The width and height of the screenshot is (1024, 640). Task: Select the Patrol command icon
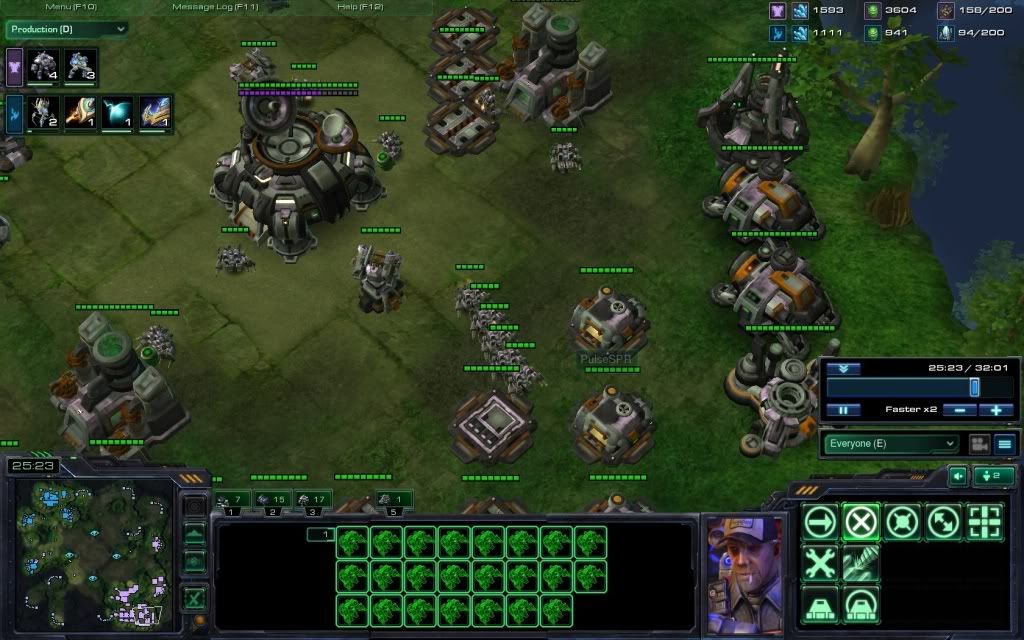click(943, 522)
